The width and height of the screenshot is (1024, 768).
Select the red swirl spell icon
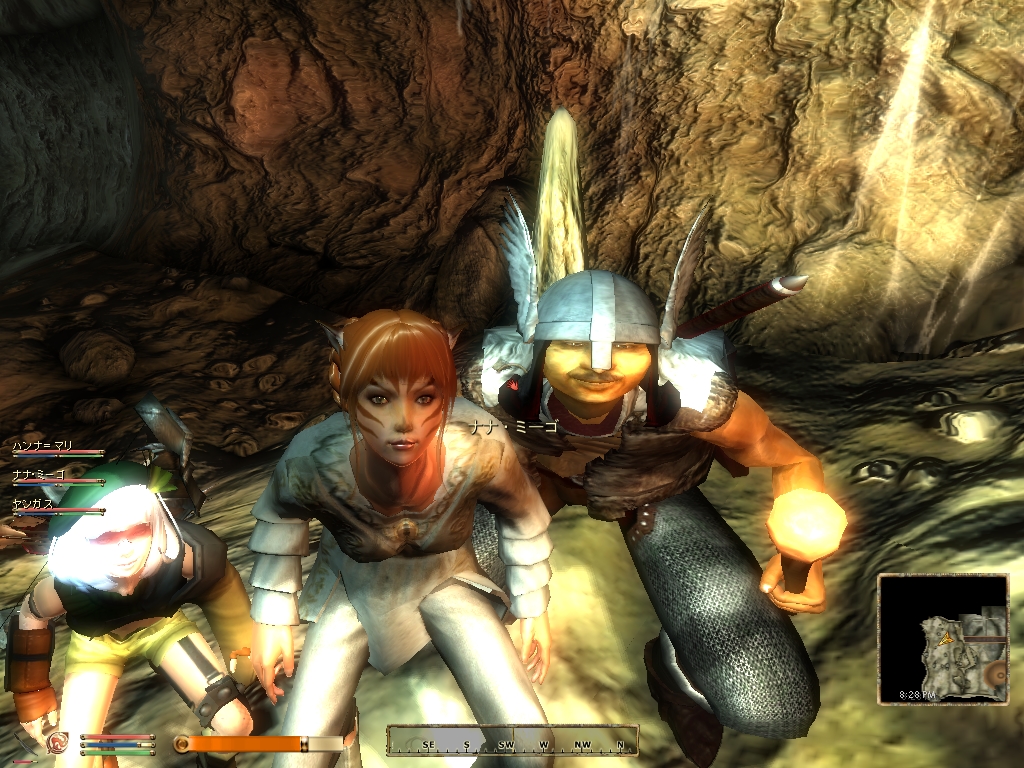click(x=60, y=742)
